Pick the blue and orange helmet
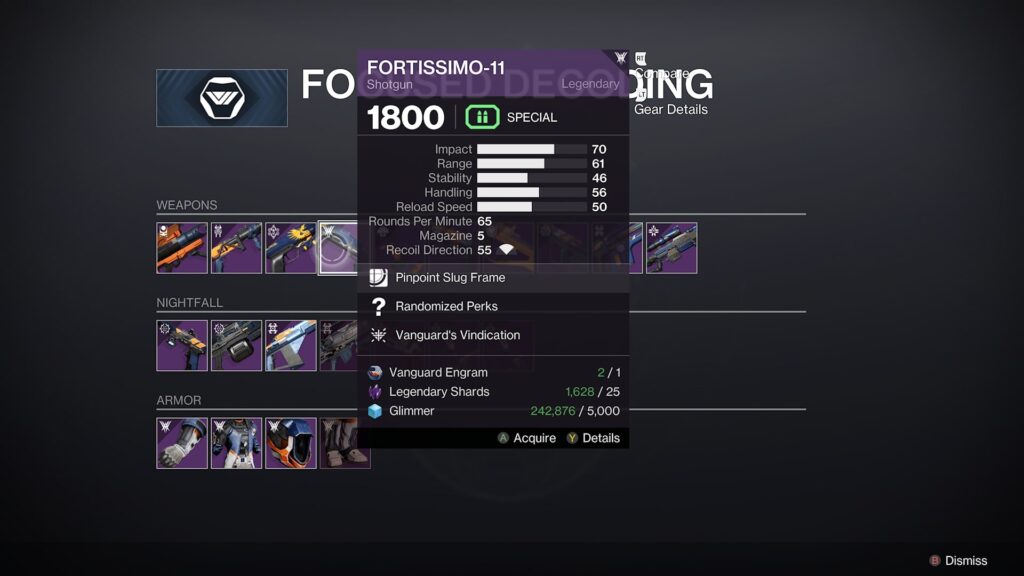This screenshot has height=576, width=1024. tap(290, 443)
